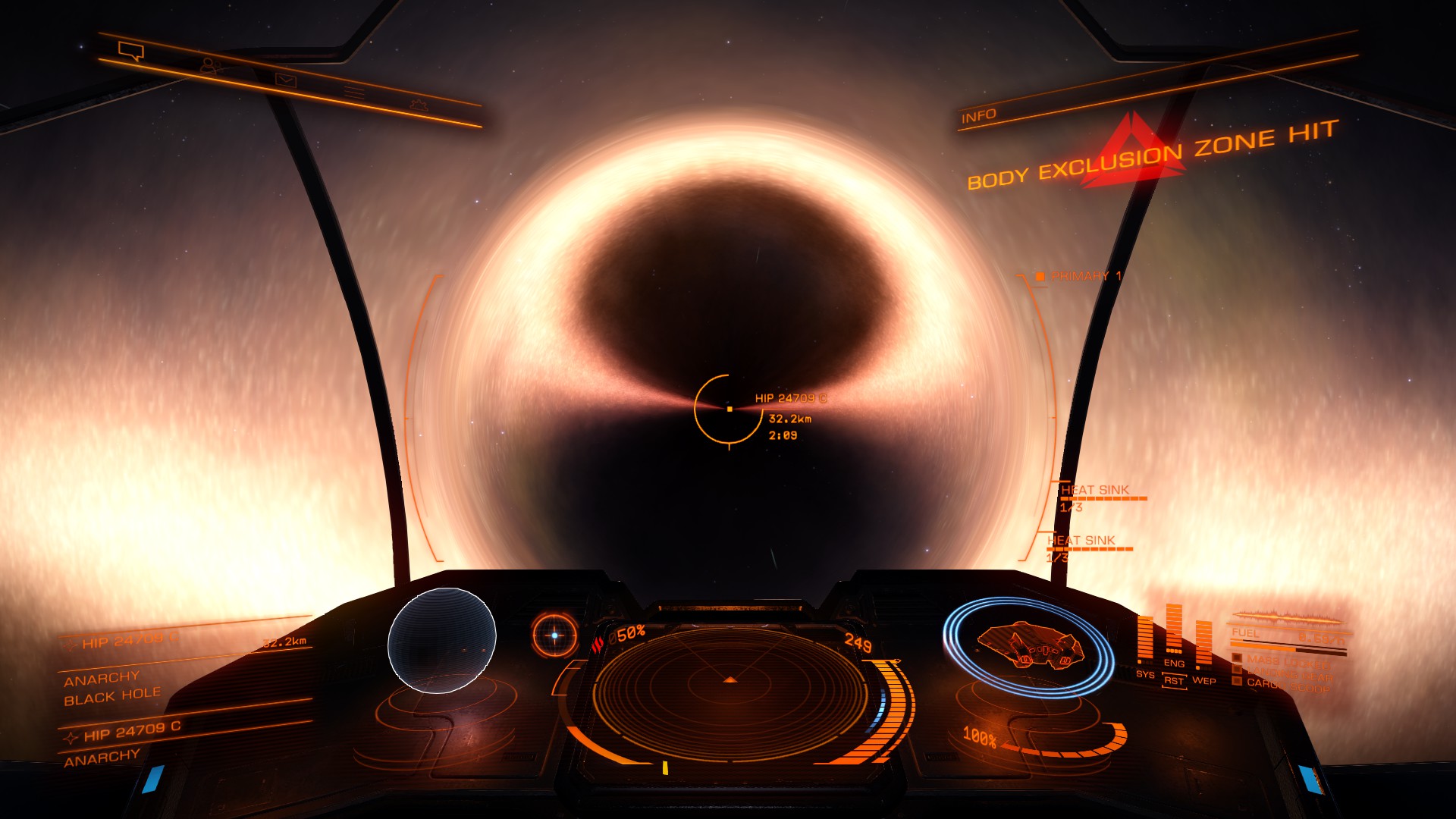Open the chat speech-bubble comms tab
The width and height of the screenshot is (1456, 819).
(131, 52)
